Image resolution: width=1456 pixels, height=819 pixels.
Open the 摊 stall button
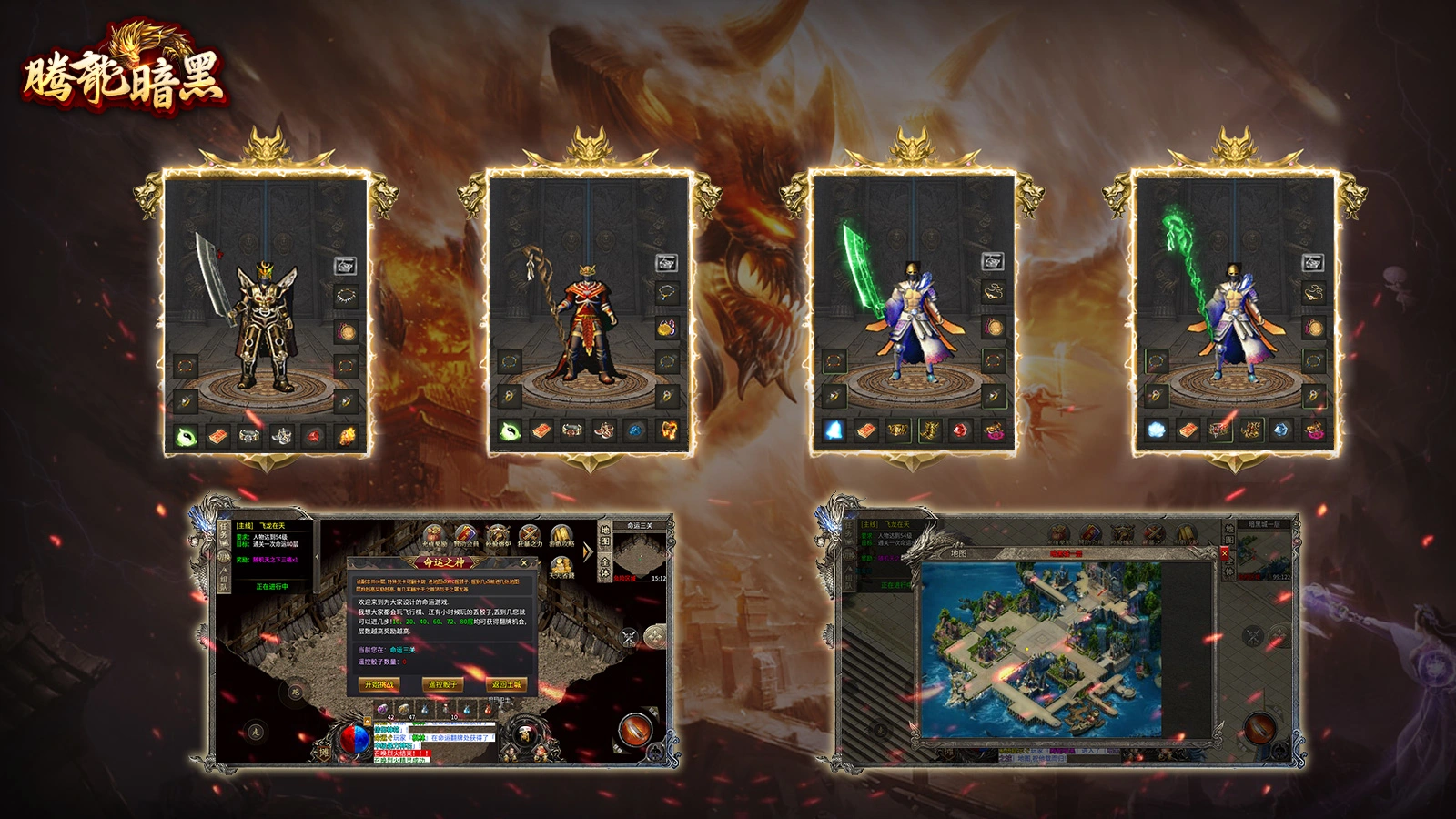click(x=322, y=751)
